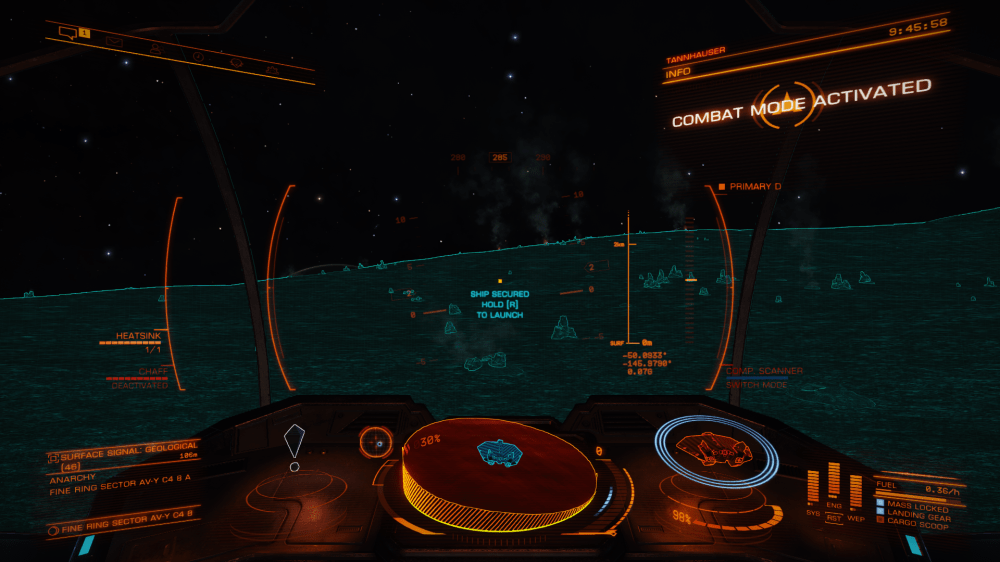This screenshot has width=1000, height=562.
Task: Toggle the Cargo Scoop indicator
Action: click(914, 523)
